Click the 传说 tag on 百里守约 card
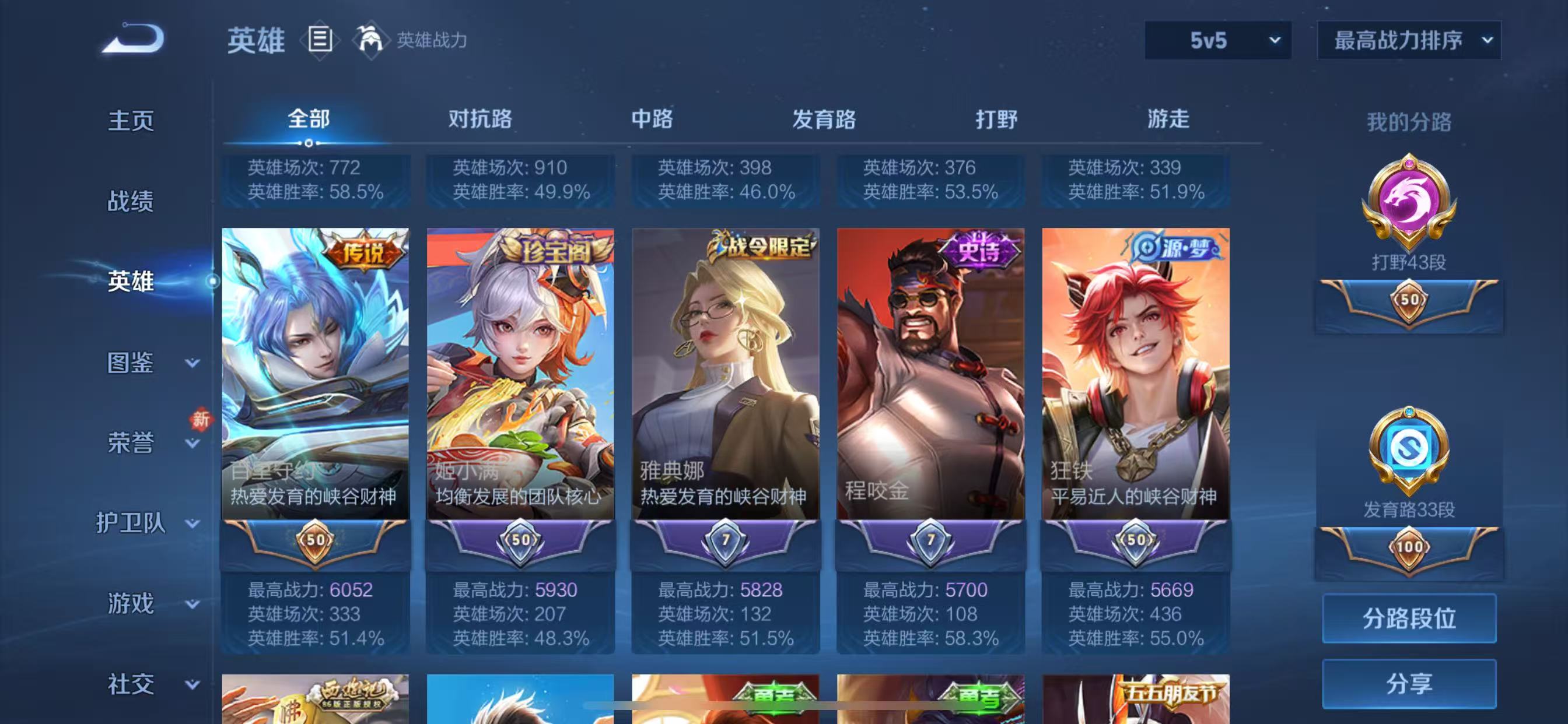1568x724 pixels. pos(363,249)
